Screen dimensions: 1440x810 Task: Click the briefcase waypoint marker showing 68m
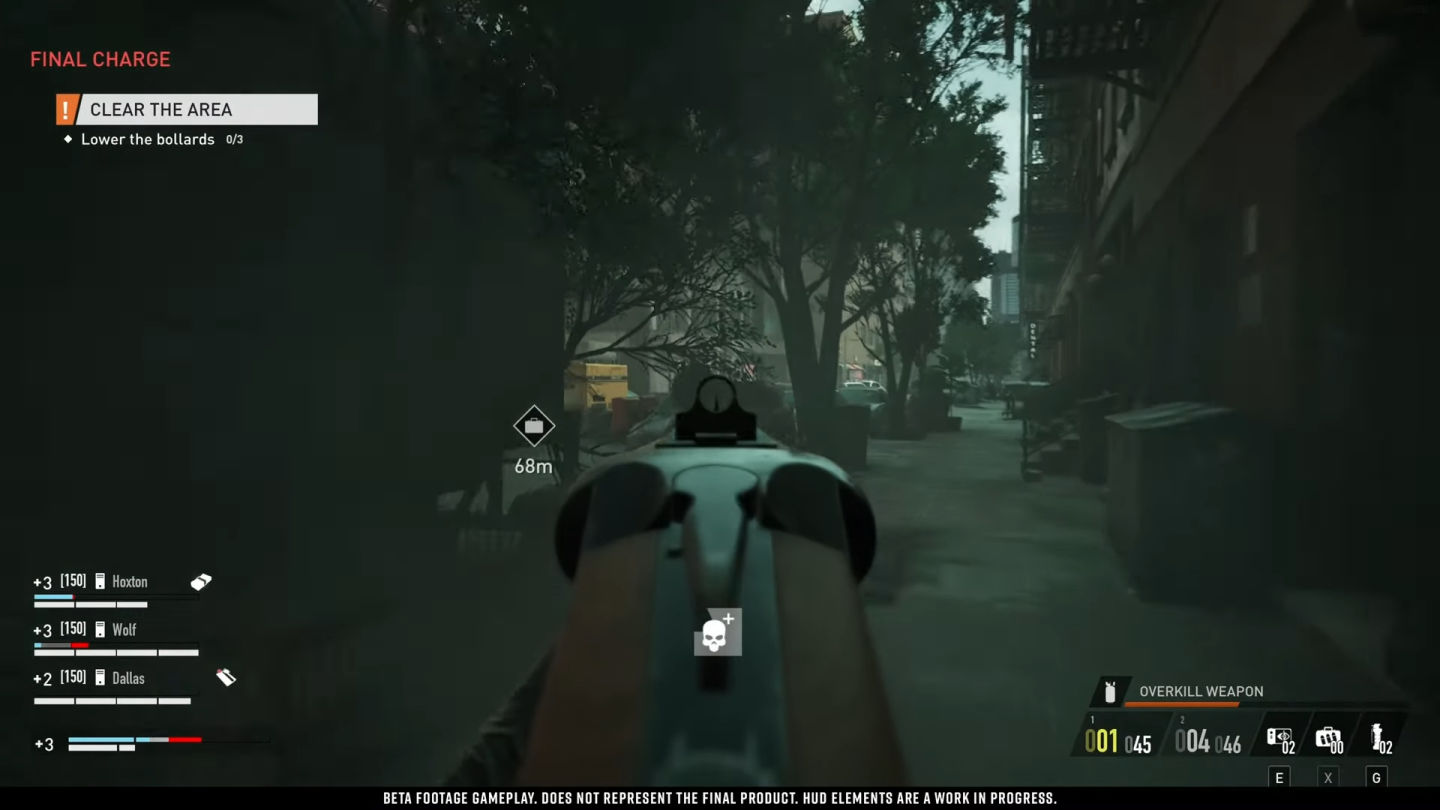click(534, 424)
